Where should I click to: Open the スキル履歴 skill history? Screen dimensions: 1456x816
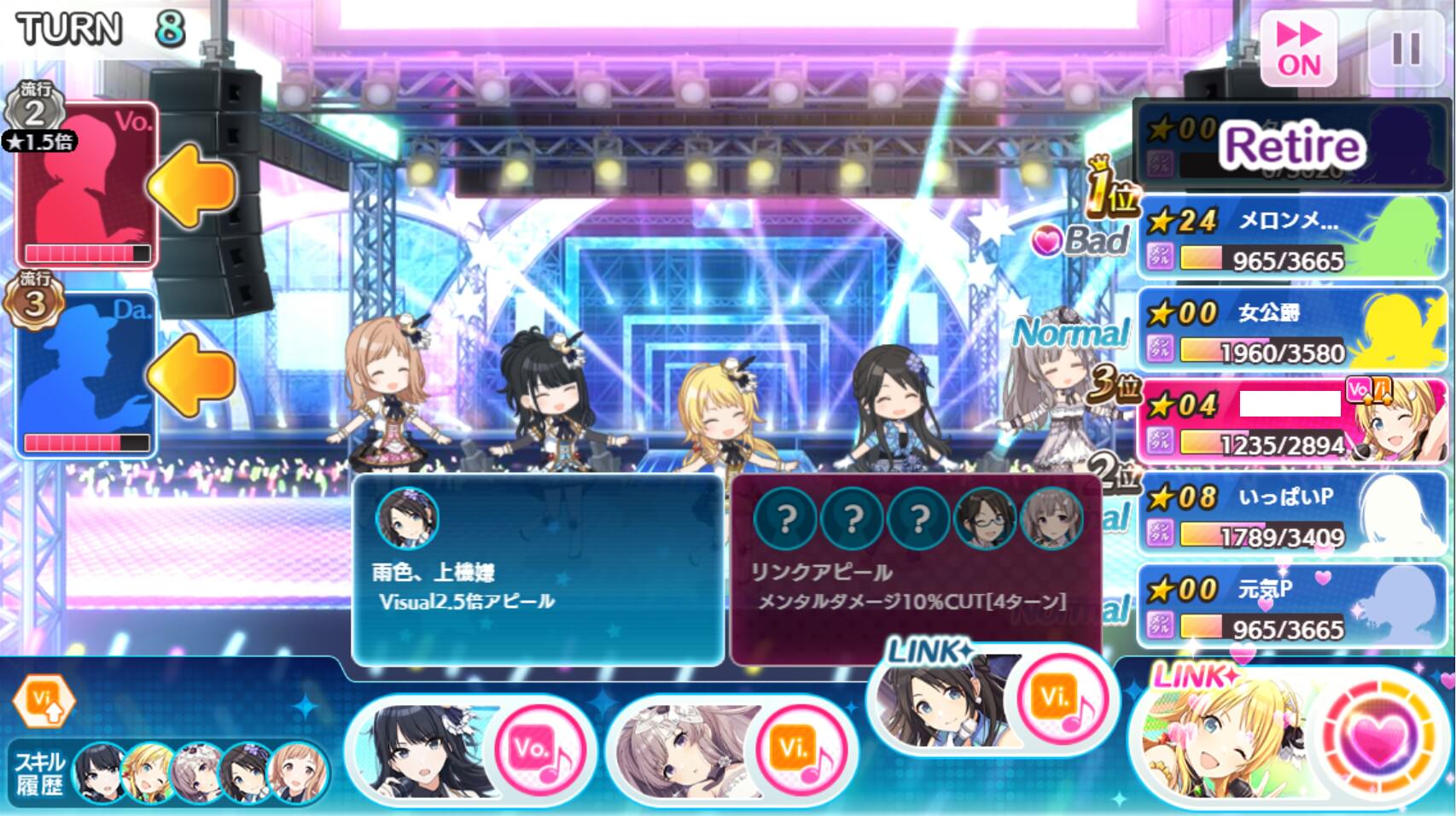pyautogui.click(x=40, y=773)
